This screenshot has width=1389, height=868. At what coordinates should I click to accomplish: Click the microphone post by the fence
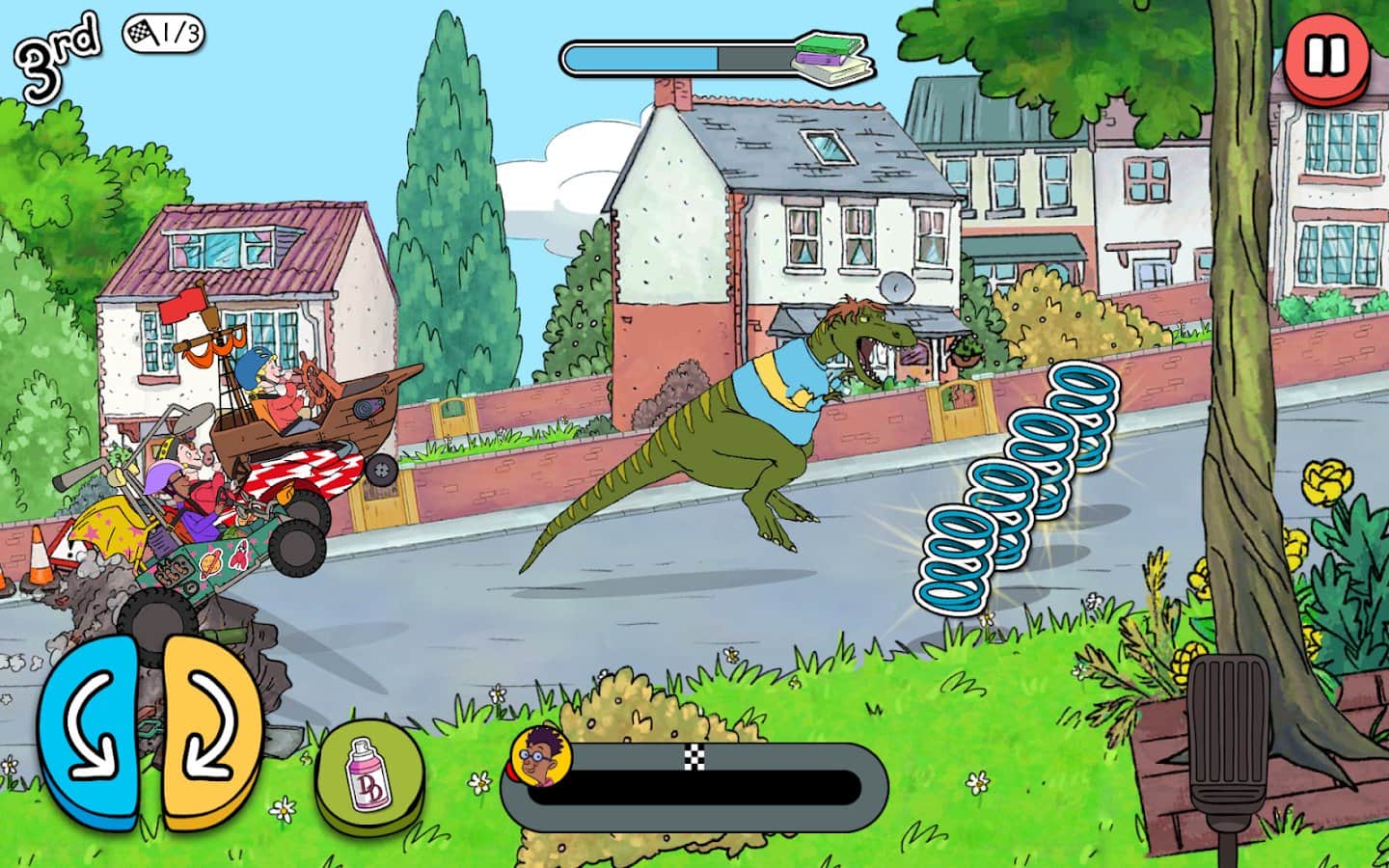click(1227, 733)
